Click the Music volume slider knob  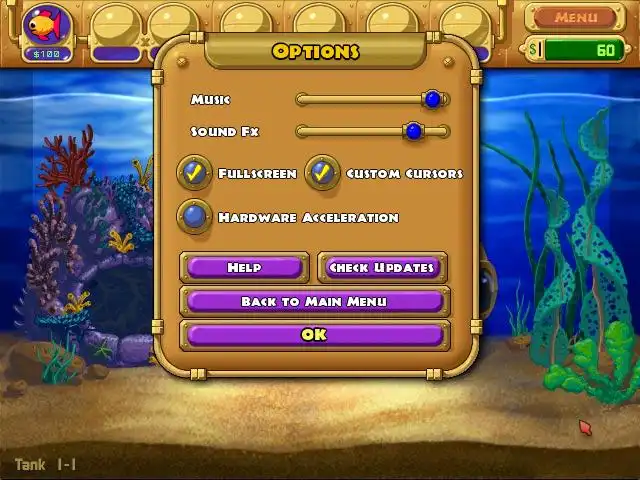click(x=432, y=99)
